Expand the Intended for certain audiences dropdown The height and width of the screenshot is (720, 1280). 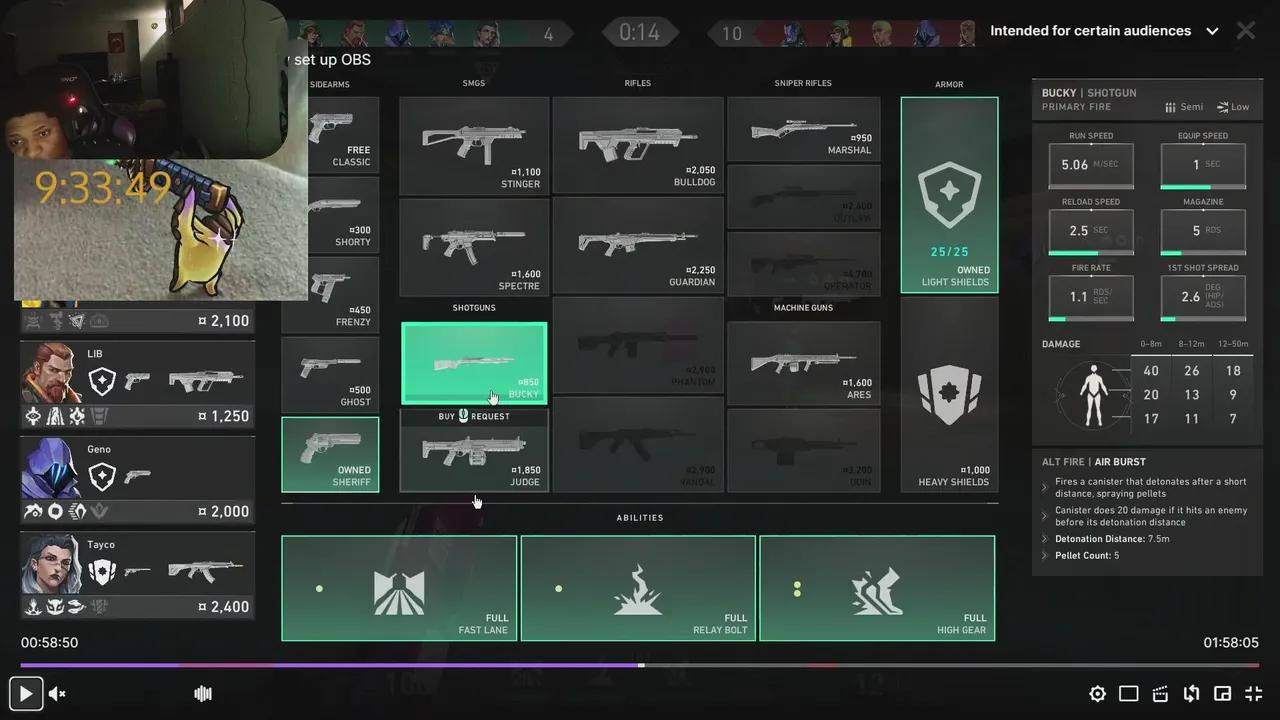point(1212,31)
